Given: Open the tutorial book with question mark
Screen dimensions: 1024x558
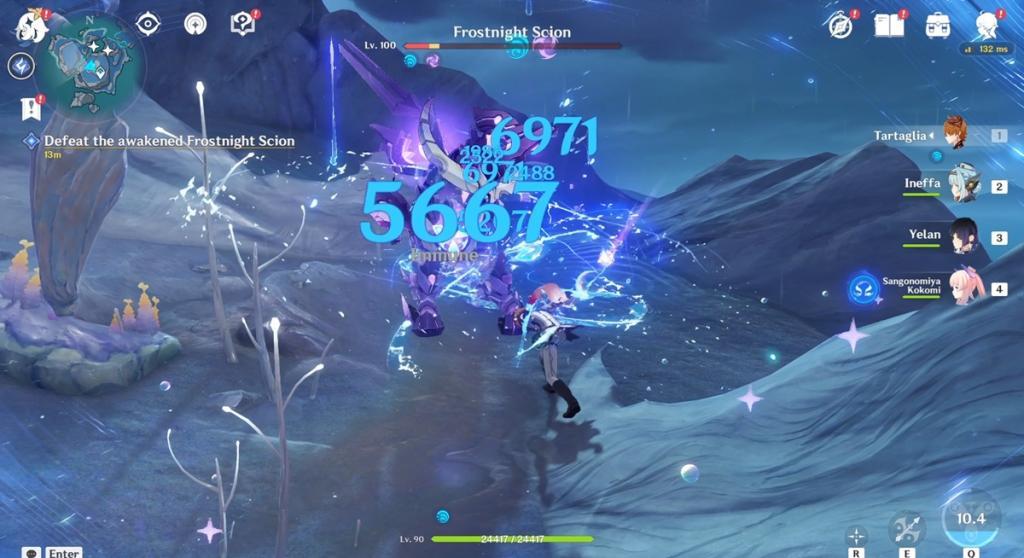Looking at the screenshot, I should pos(243,24).
